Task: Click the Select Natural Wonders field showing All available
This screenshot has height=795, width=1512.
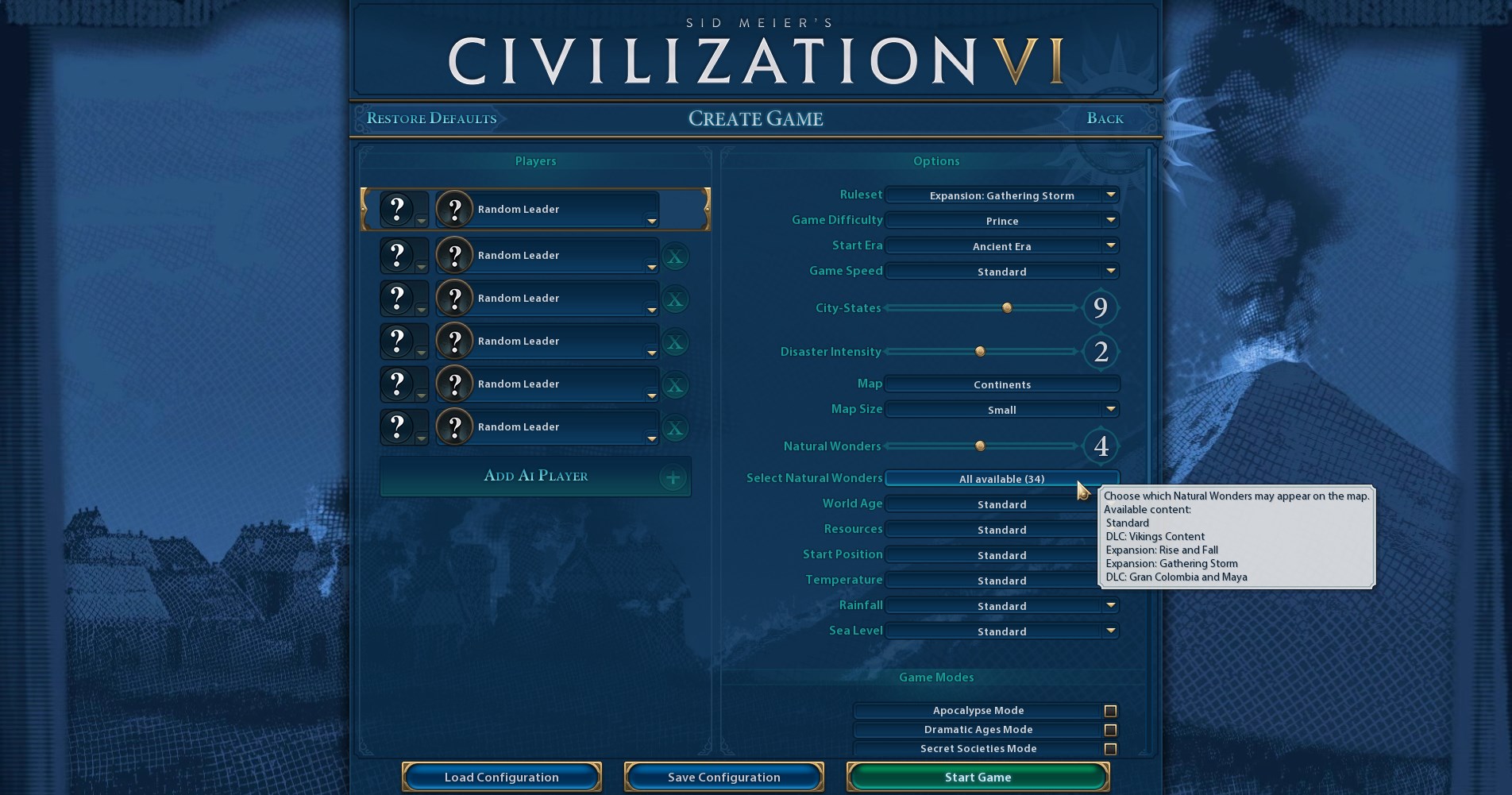Action: (1001, 478)
